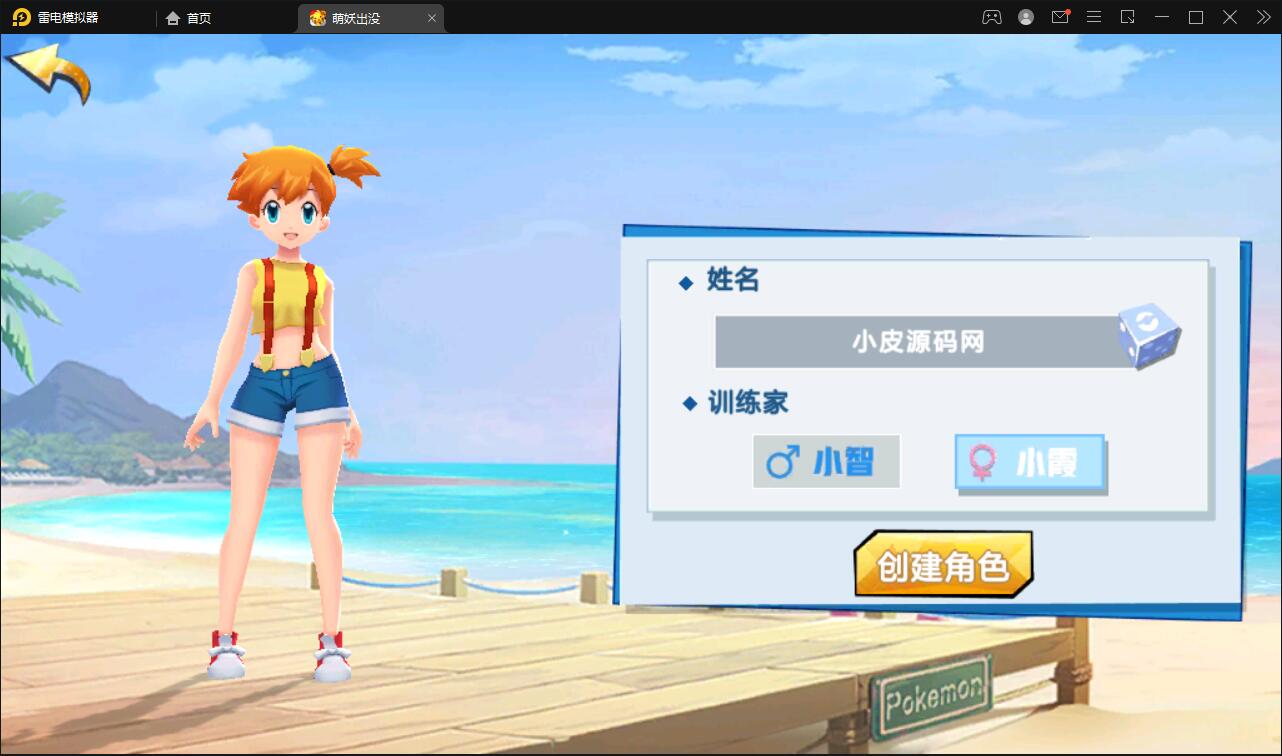Click the home house icon beside 首页

click(x=173, y=17)
